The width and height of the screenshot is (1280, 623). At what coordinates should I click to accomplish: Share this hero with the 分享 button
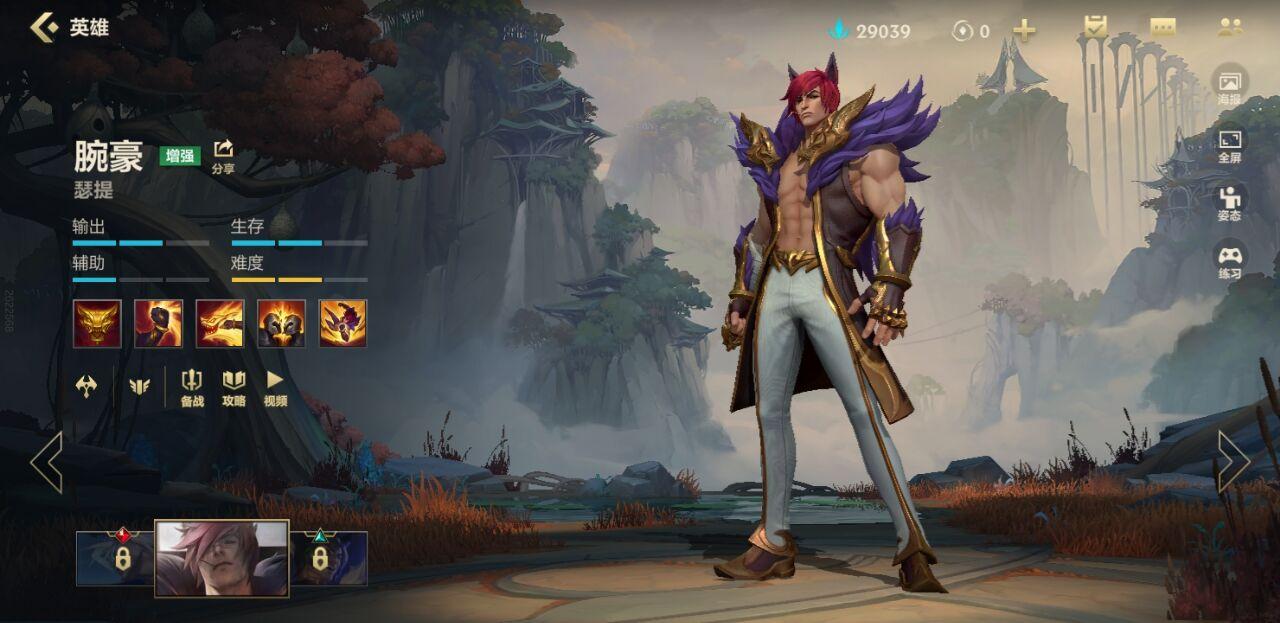click(223, 155)
